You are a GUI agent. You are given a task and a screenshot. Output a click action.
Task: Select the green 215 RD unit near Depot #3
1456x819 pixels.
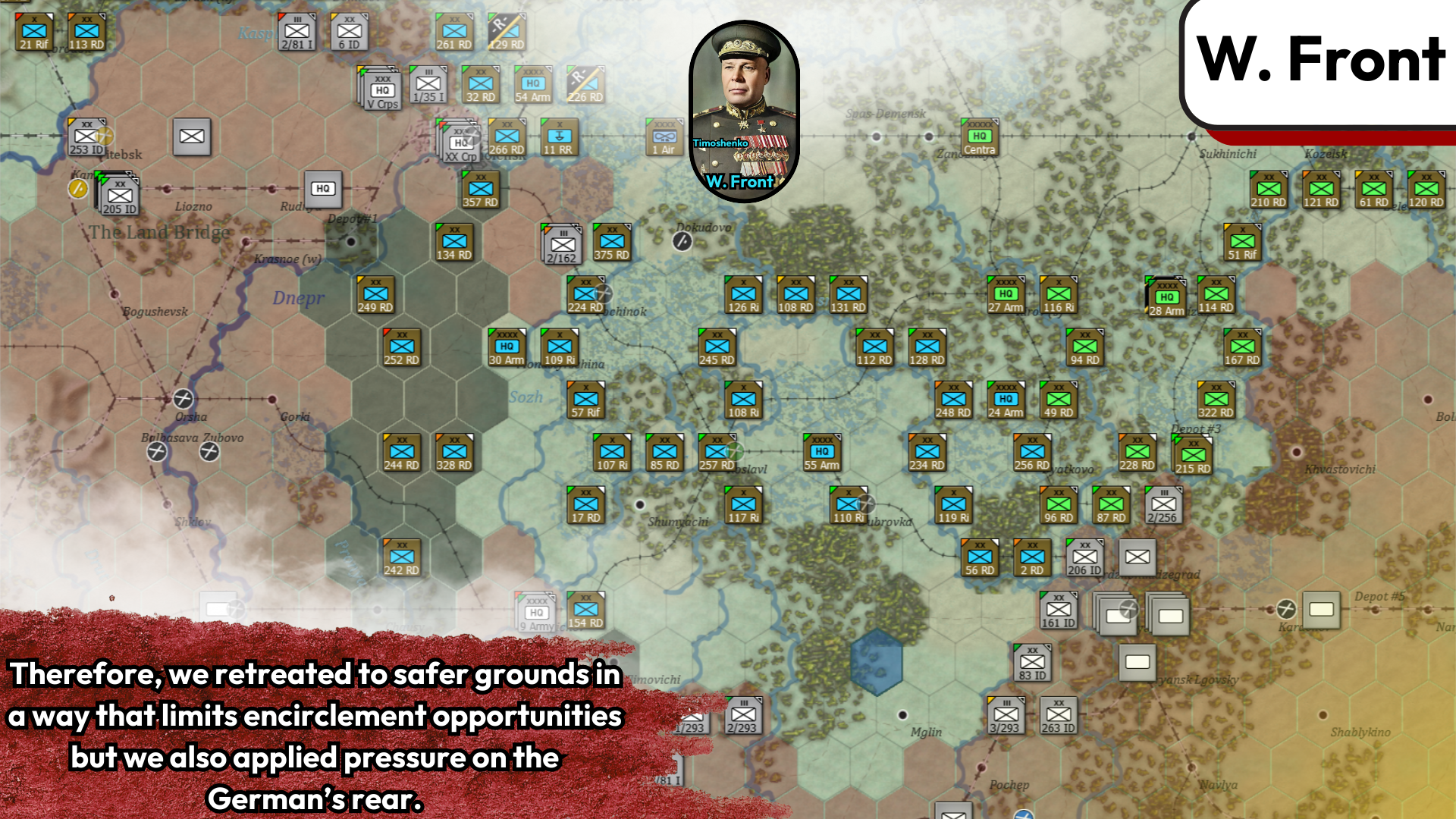(1194, 456)
